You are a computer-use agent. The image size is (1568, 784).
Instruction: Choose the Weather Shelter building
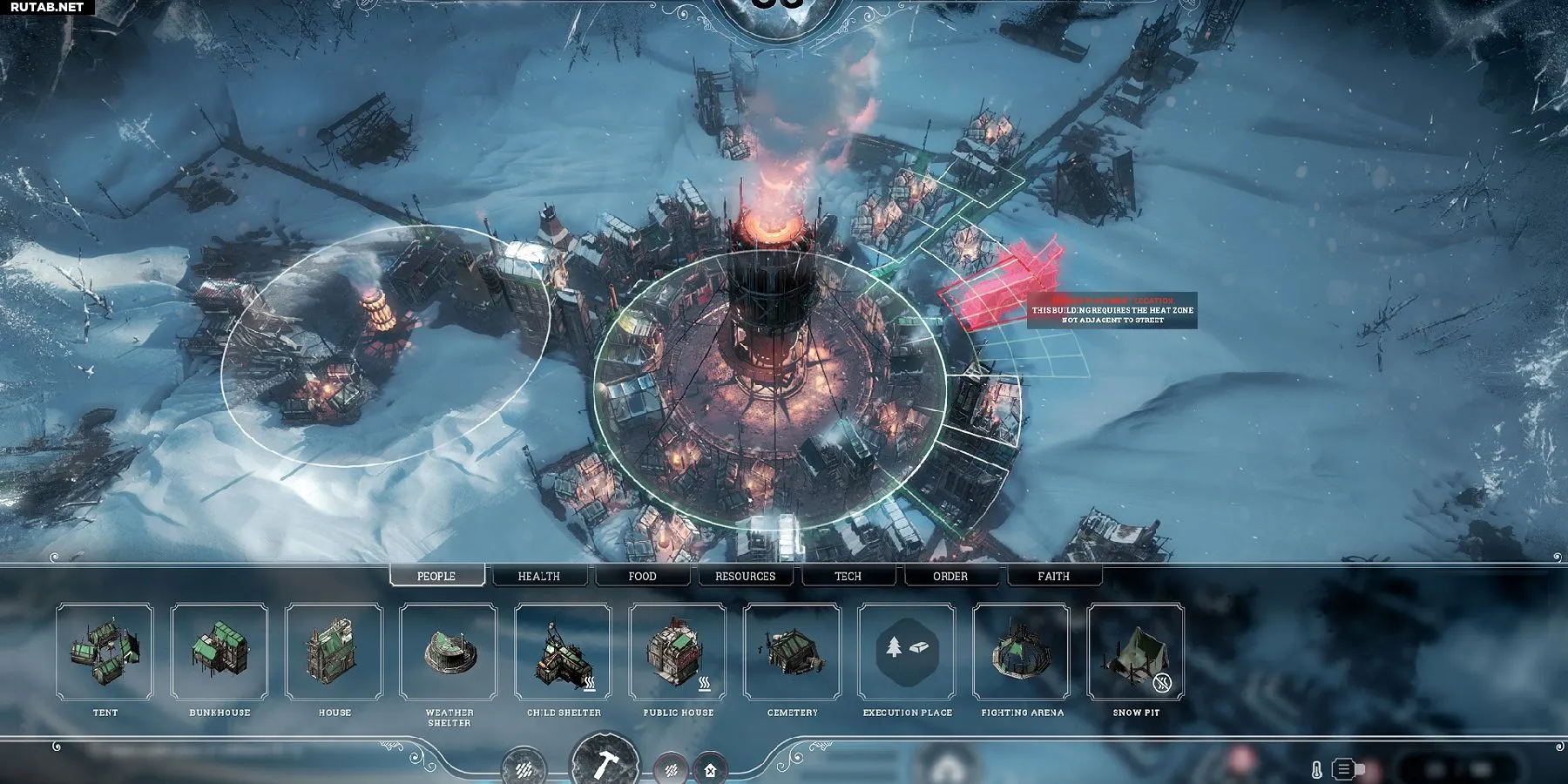coord(449,652)
